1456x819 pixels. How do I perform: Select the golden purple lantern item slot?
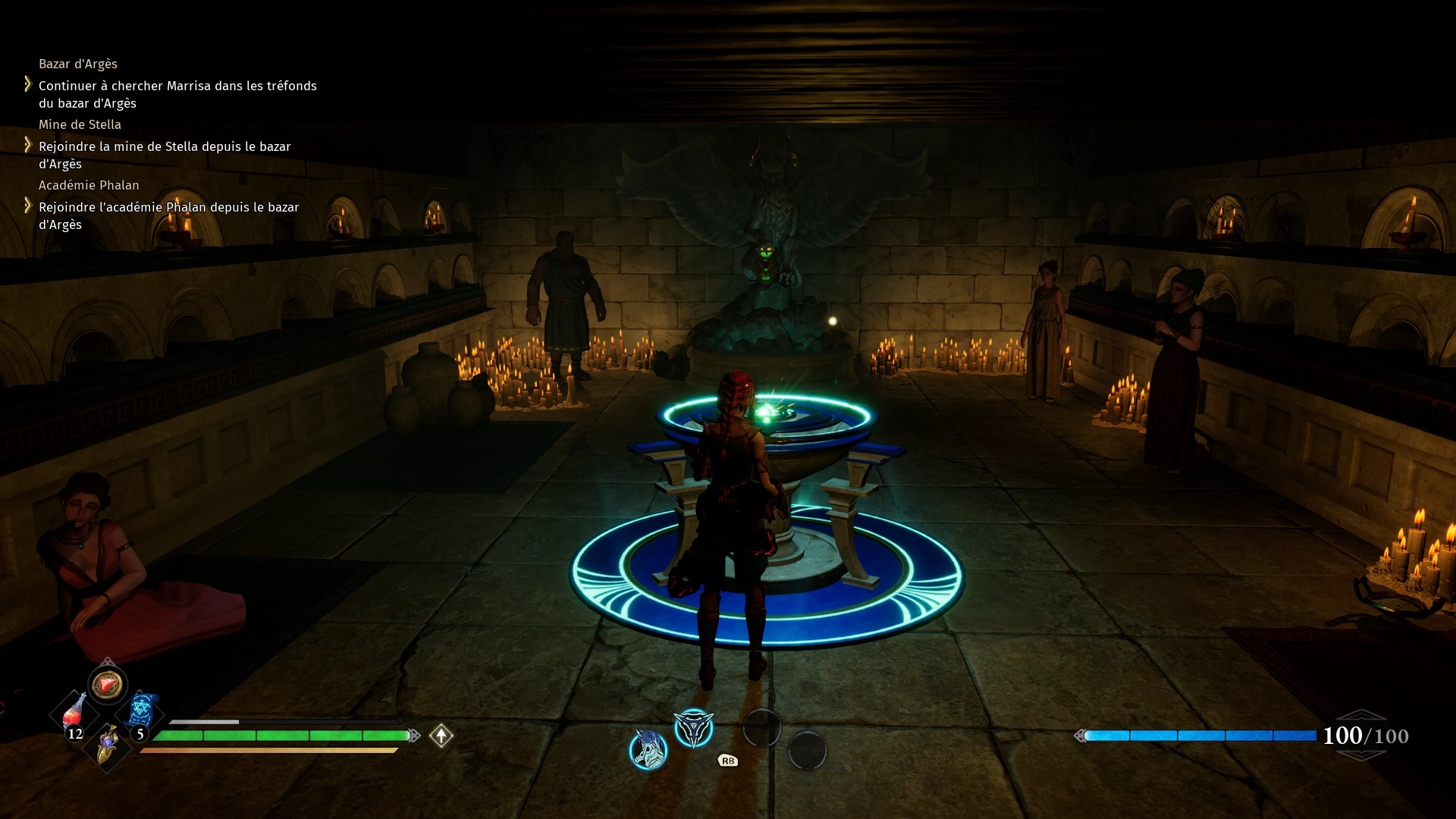point(108,744)
